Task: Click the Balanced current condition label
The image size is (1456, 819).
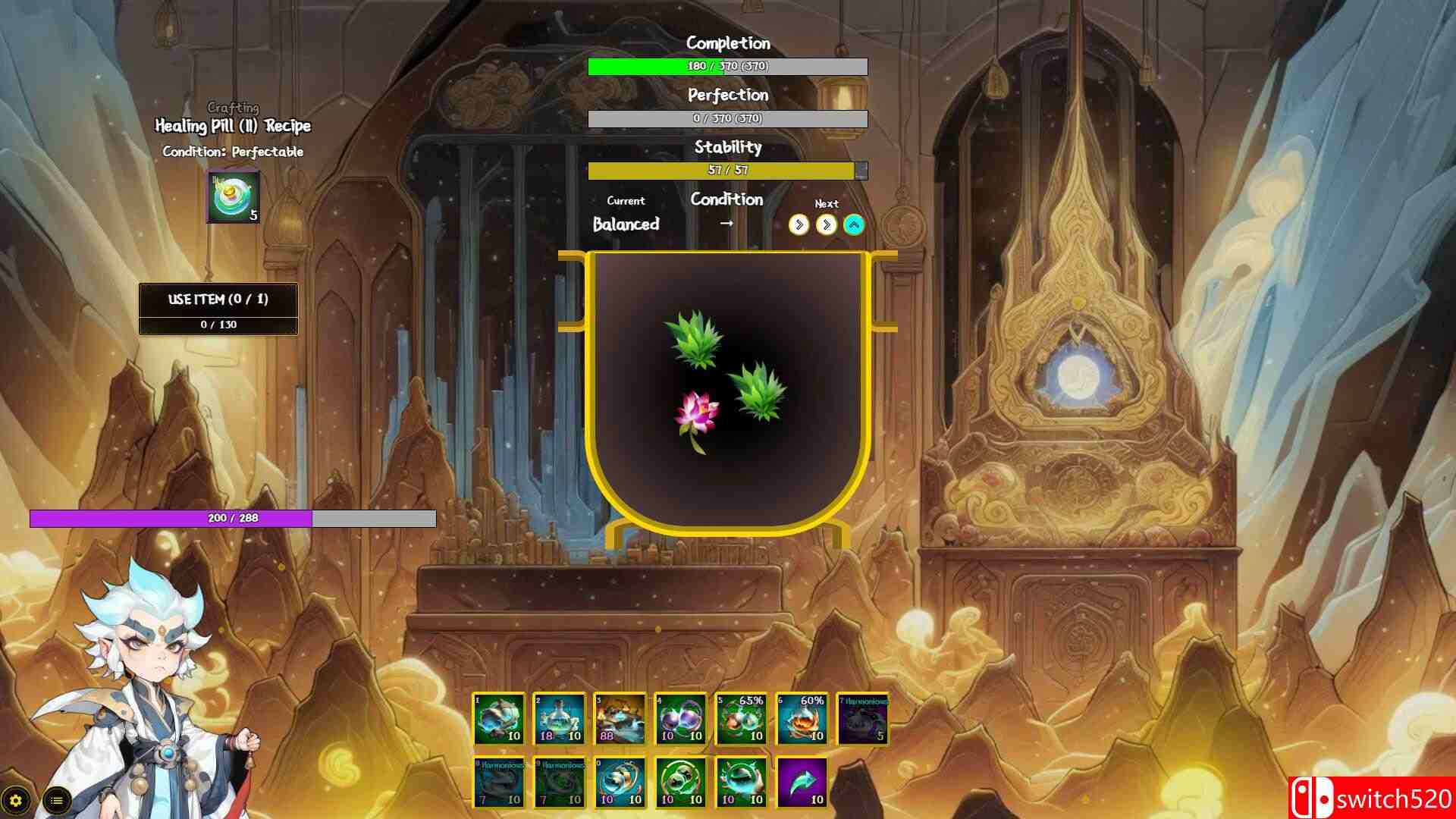Action: [627, 224]
